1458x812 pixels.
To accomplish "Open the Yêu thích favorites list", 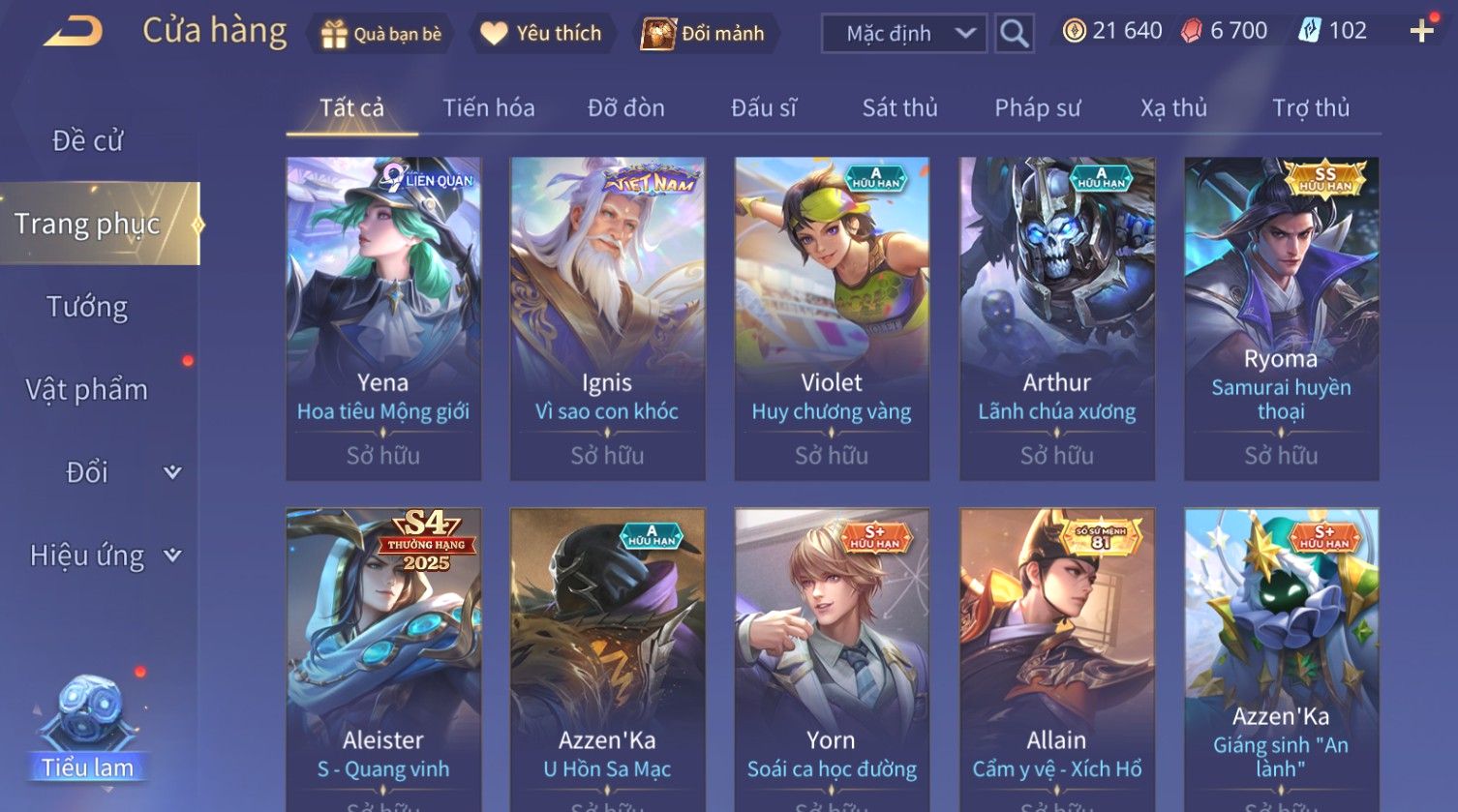I will (541, 34).
